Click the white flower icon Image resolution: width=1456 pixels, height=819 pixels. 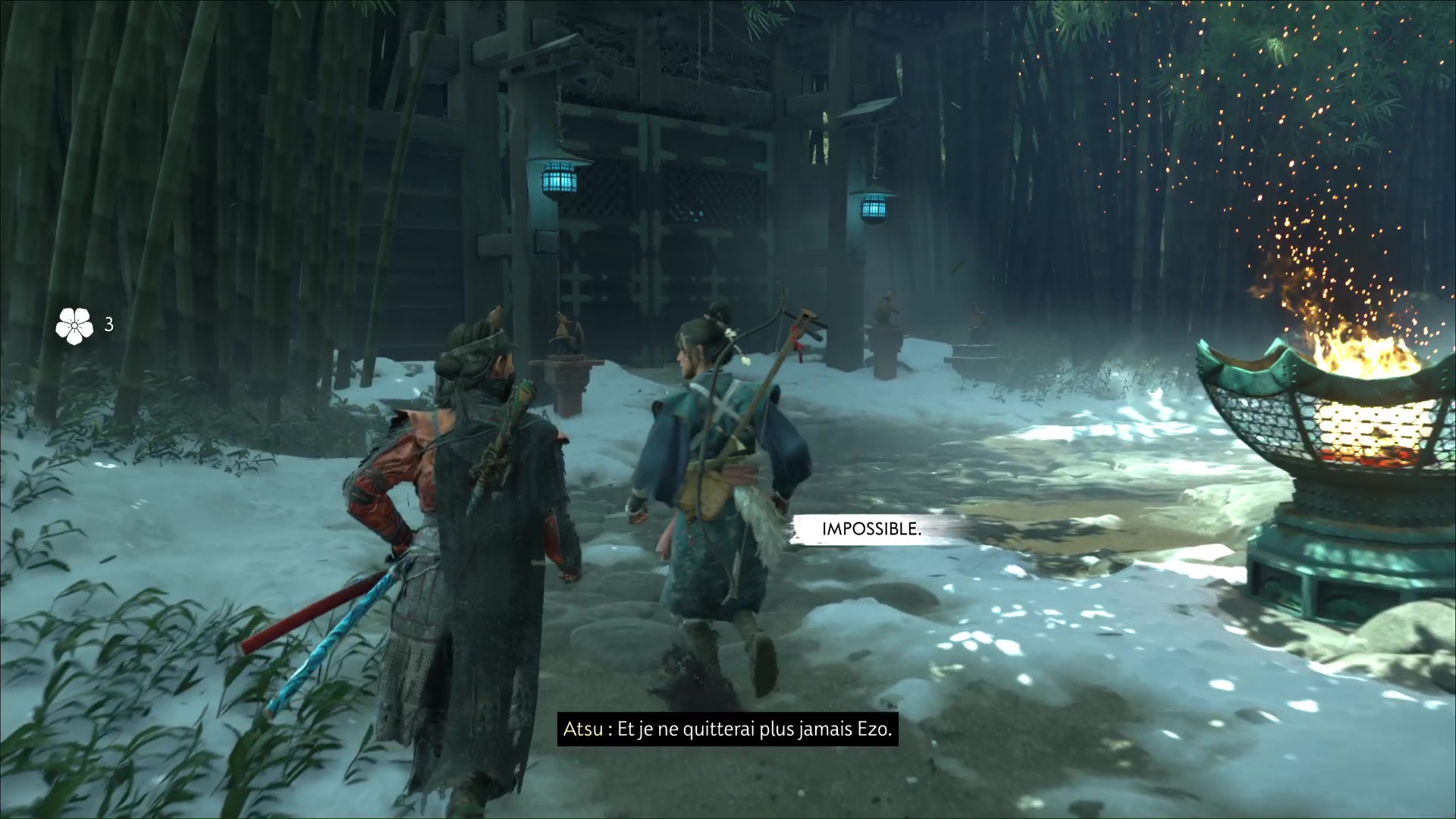tap(74, 325)
